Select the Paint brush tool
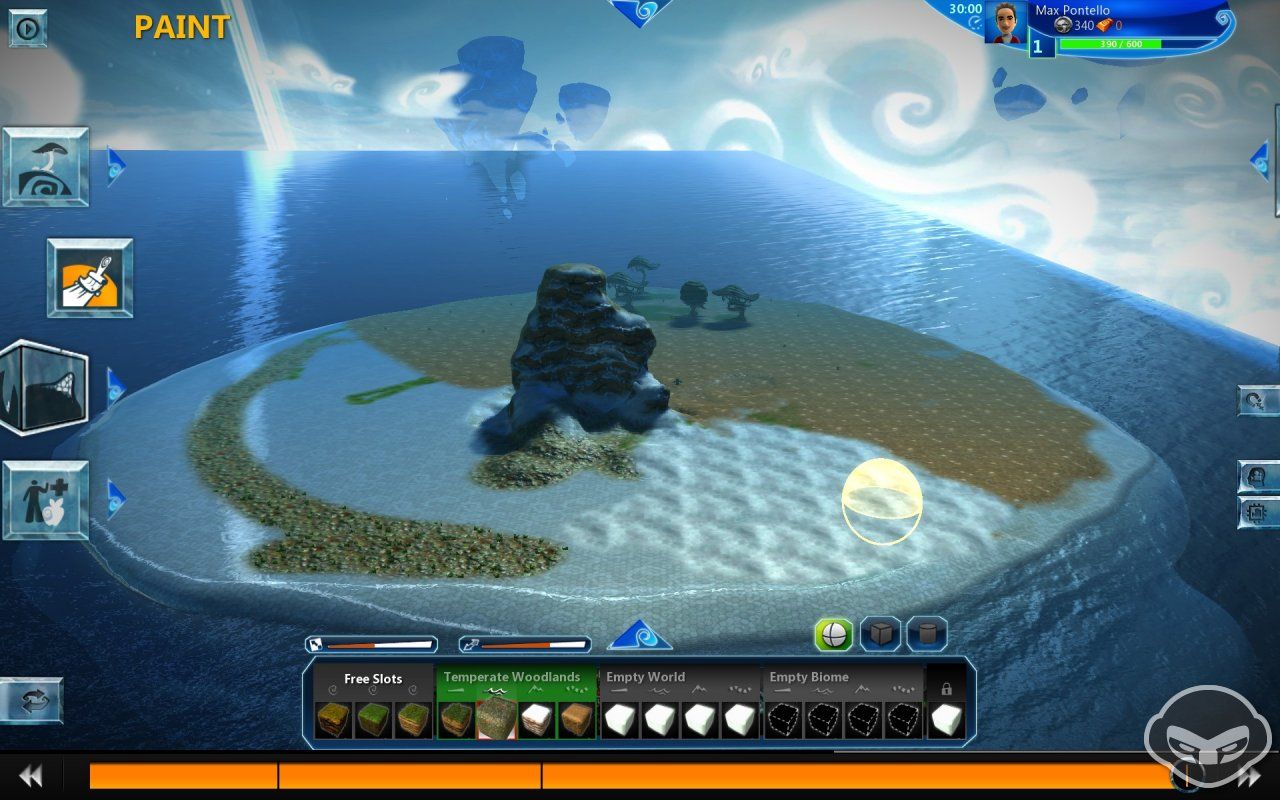 pos(89,277)
